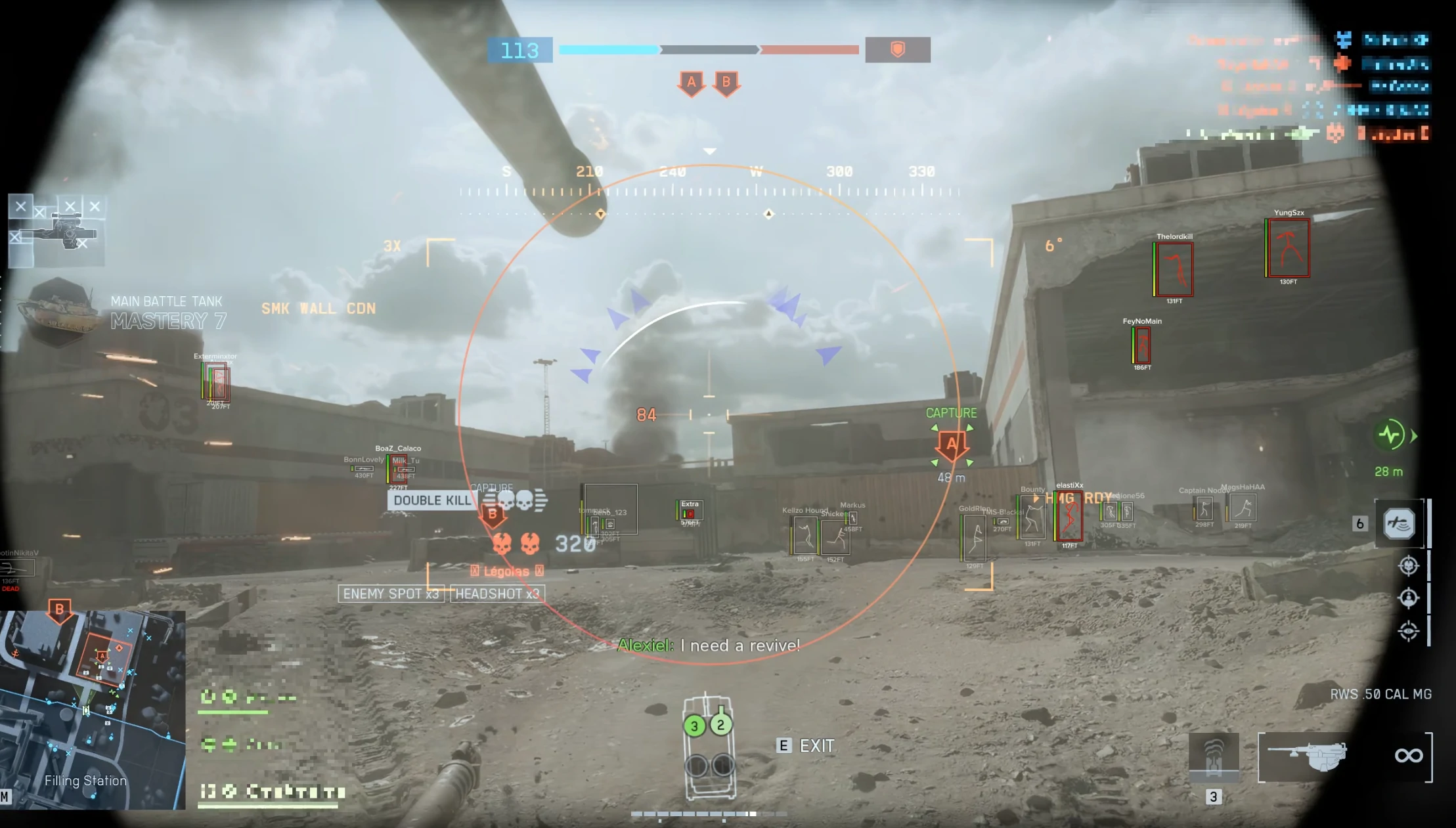Screen dimensions: 1456x828
Task: Toggle the Double Kill notification badge
Action: point(431,500)
